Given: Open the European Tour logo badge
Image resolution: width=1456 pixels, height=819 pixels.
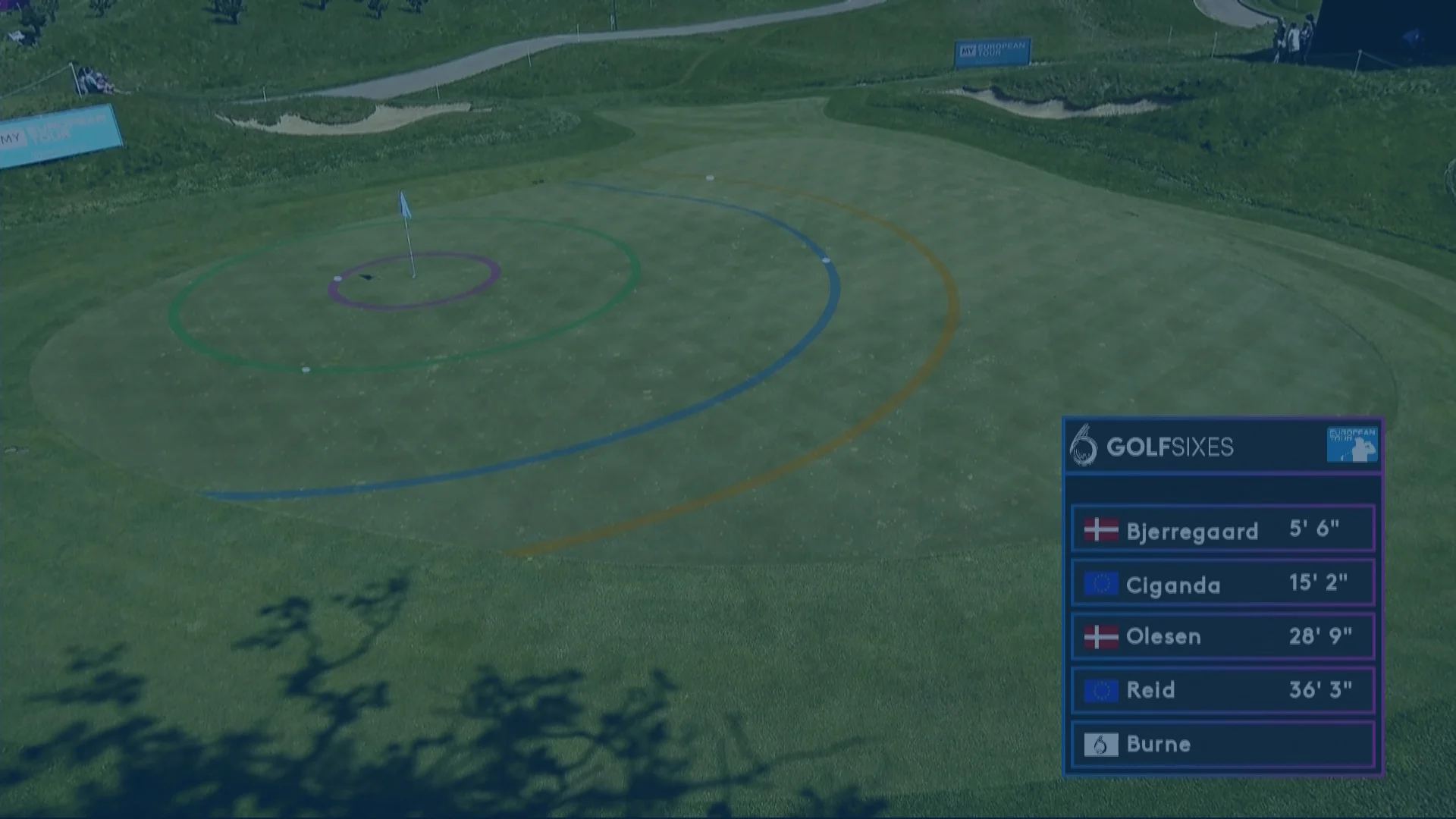Looking at the screenshot, I should coord(1351,445).
